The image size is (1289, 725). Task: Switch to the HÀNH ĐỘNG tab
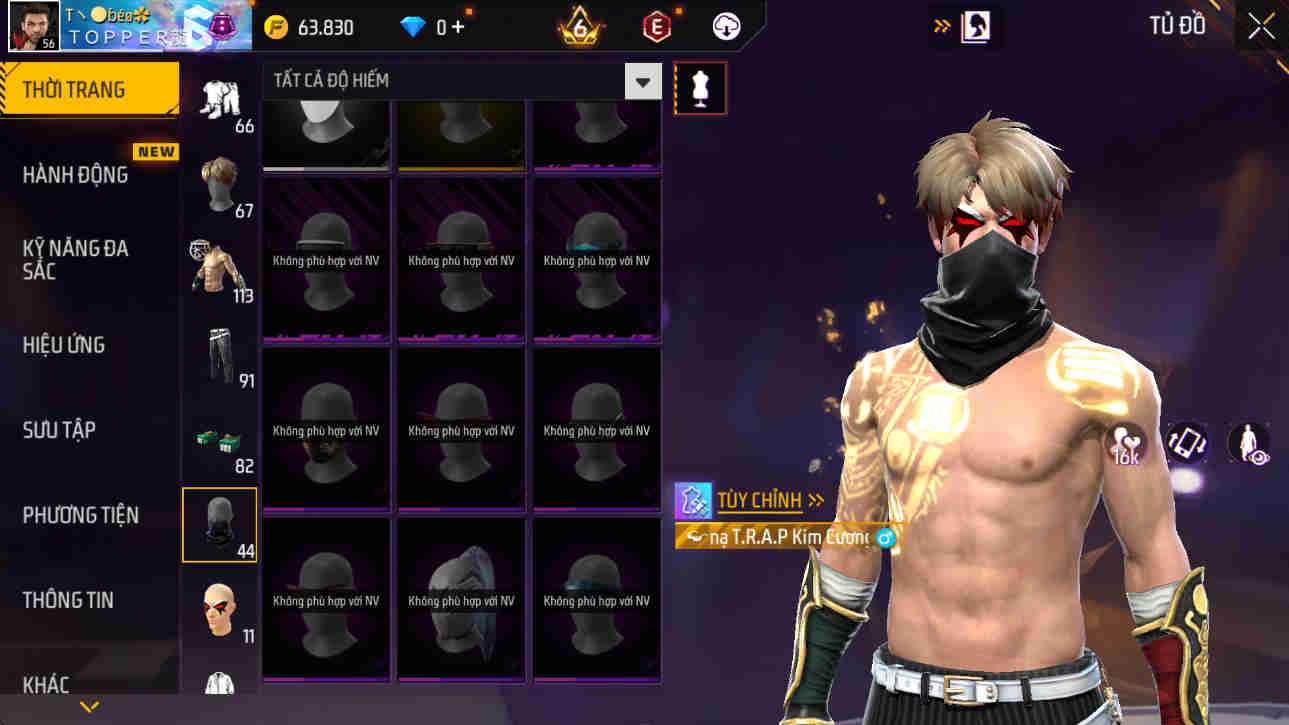pos(75,174)
